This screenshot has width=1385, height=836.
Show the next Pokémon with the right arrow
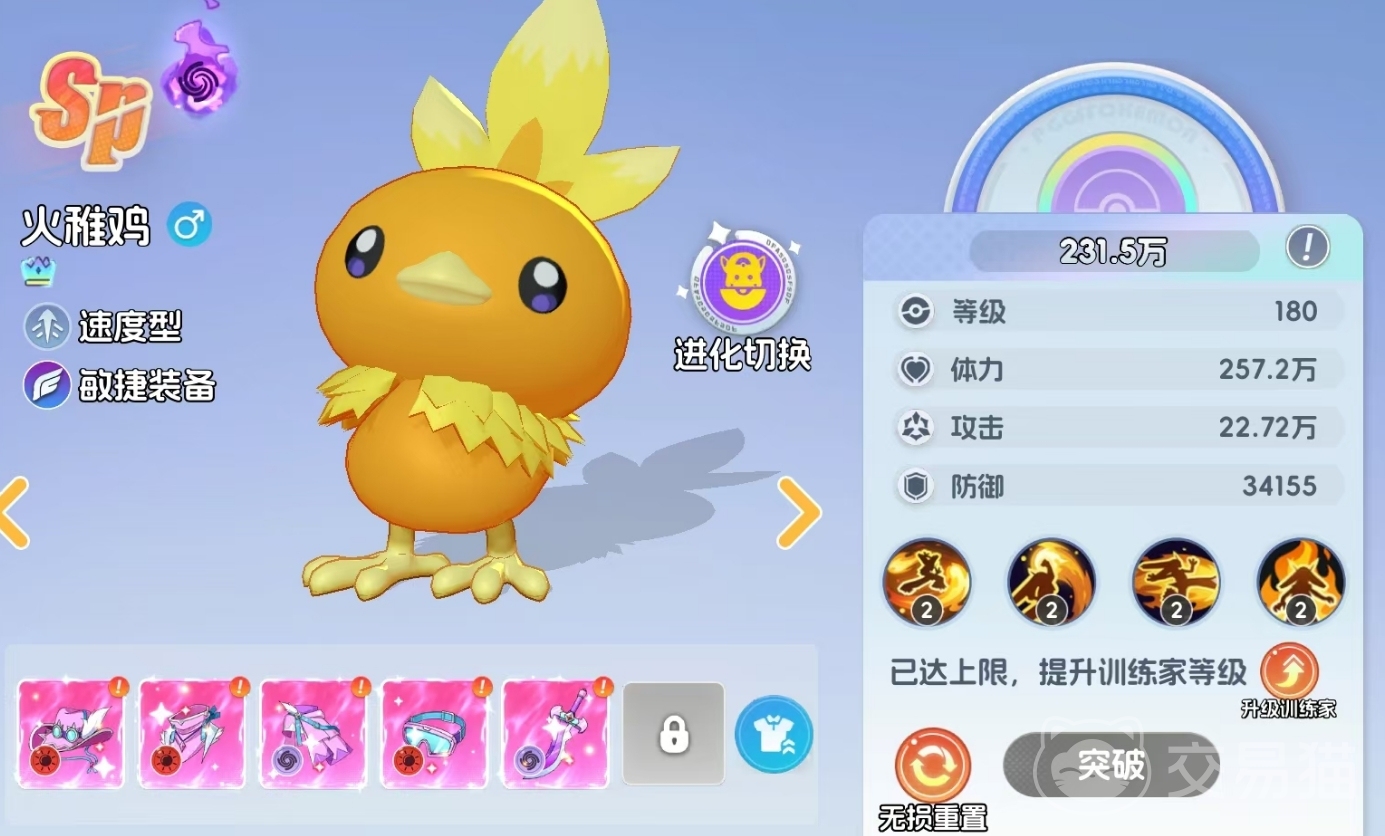798,512
